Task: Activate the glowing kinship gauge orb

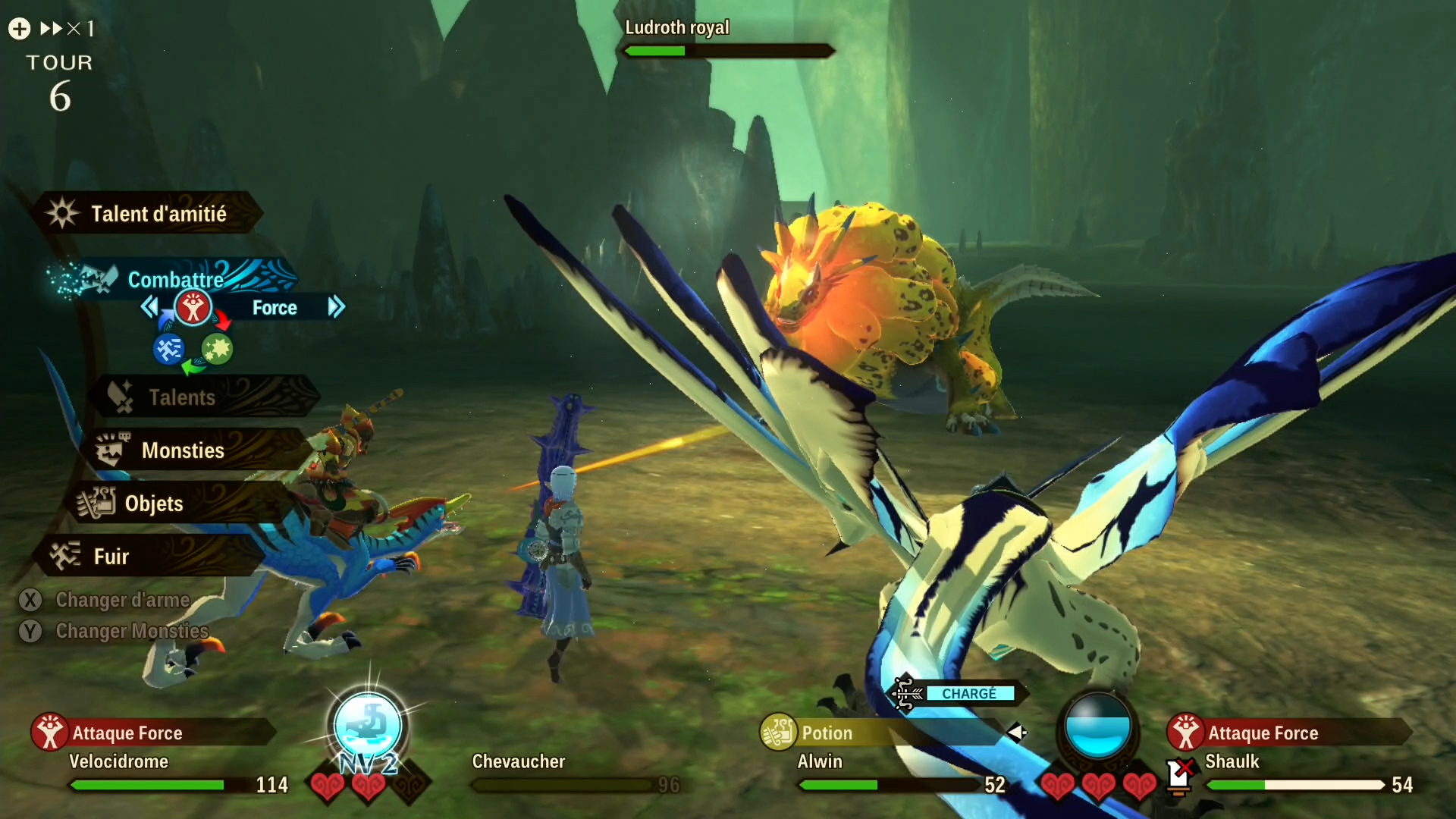Action: coord(368,726)
